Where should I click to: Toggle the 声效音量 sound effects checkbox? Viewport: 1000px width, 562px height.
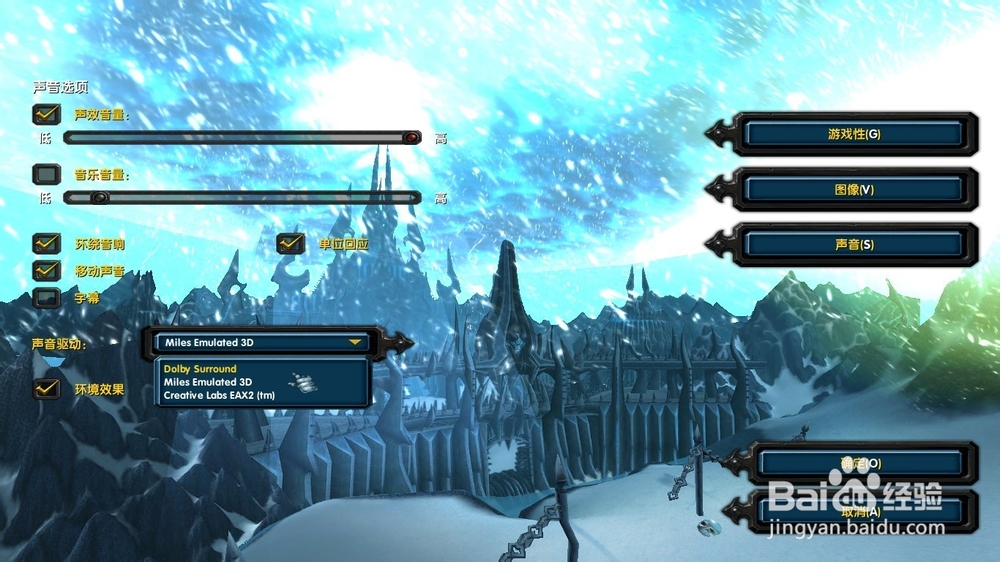47,114
